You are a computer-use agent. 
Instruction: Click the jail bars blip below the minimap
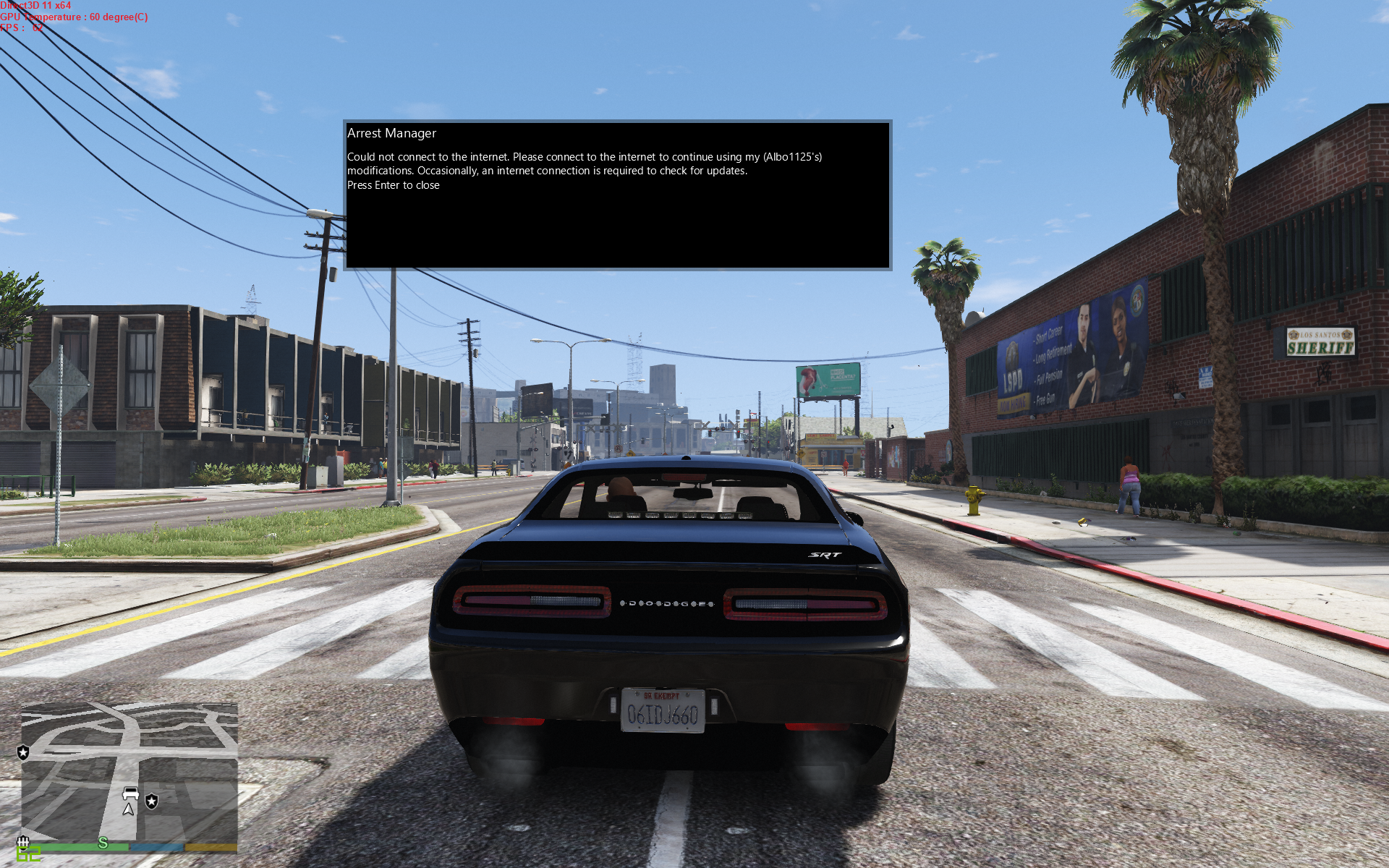pyautogui.click(x=22, y=841)
